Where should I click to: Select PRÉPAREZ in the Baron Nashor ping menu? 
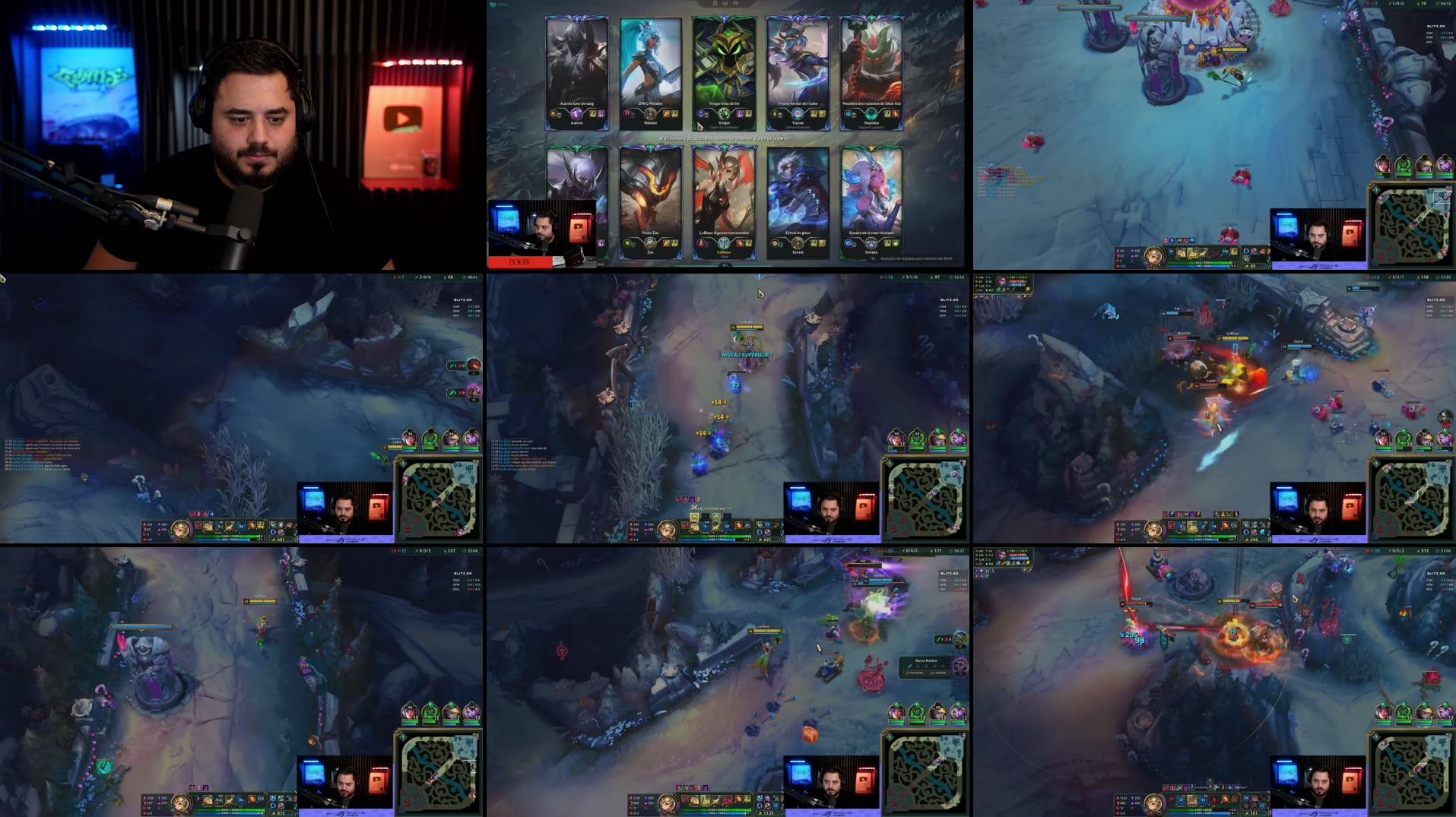[x=916, y=673]
